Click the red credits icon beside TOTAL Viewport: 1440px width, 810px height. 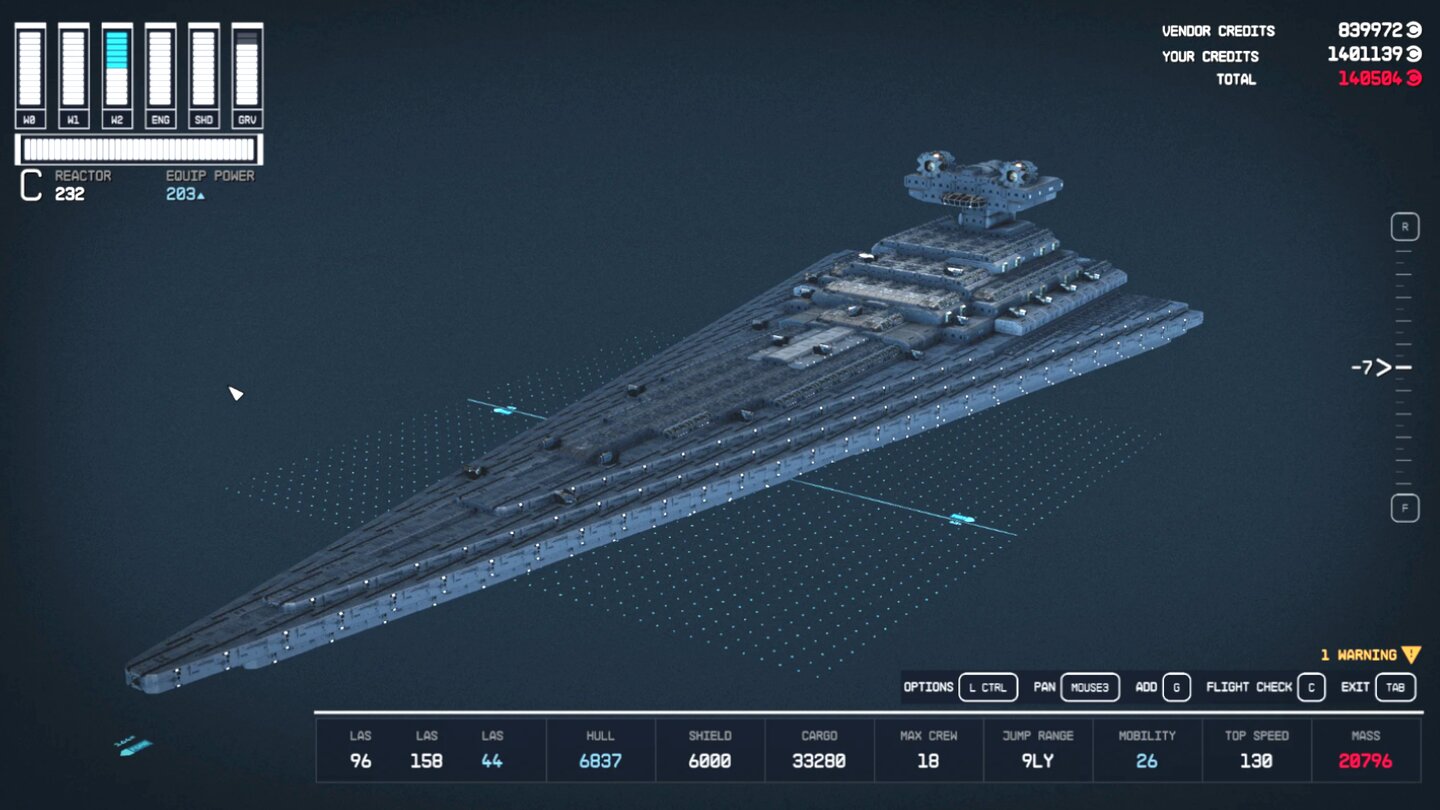[x=1417, y=79]
